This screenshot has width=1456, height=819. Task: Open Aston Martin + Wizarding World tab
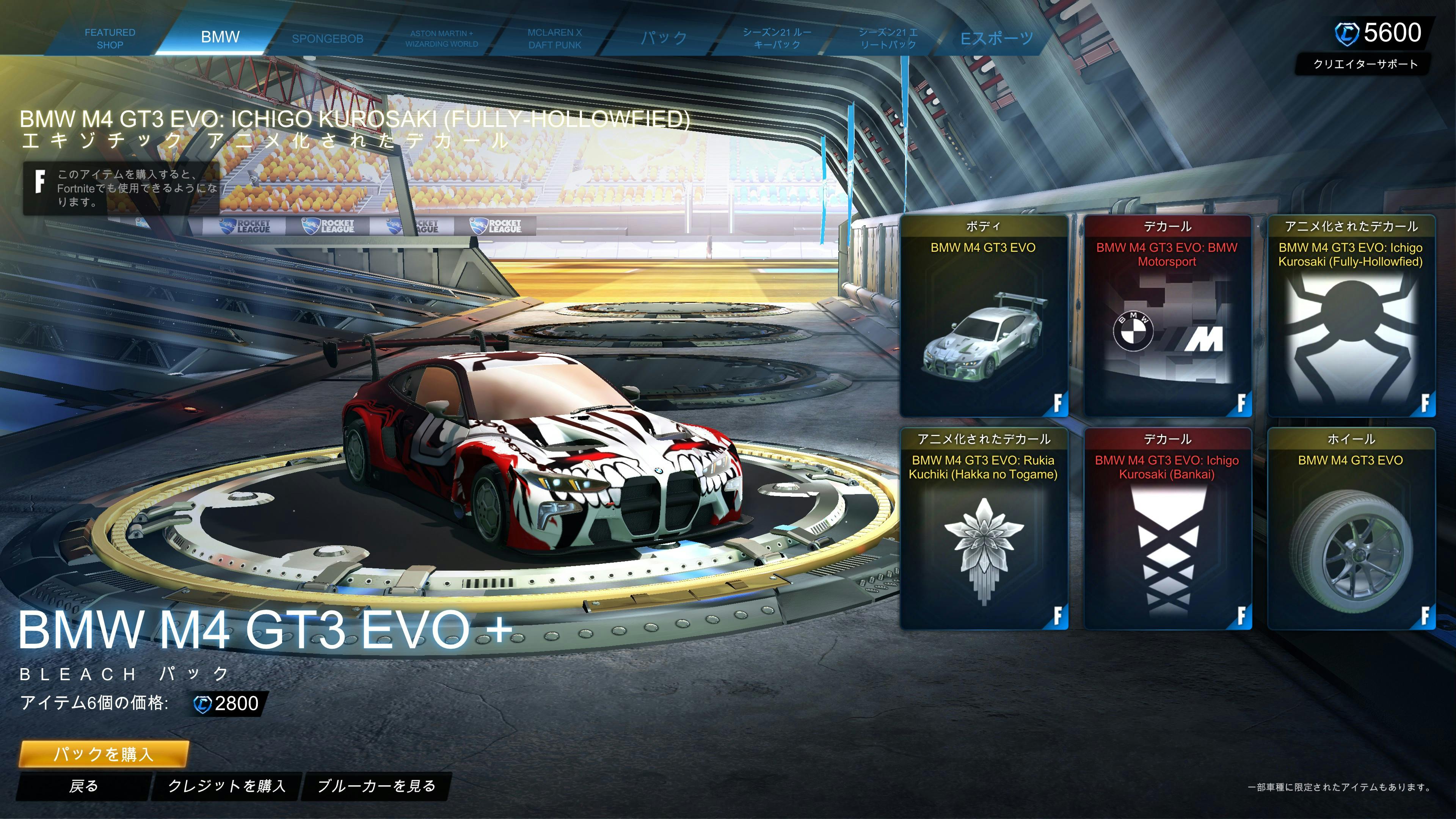[x=441, y=38]
